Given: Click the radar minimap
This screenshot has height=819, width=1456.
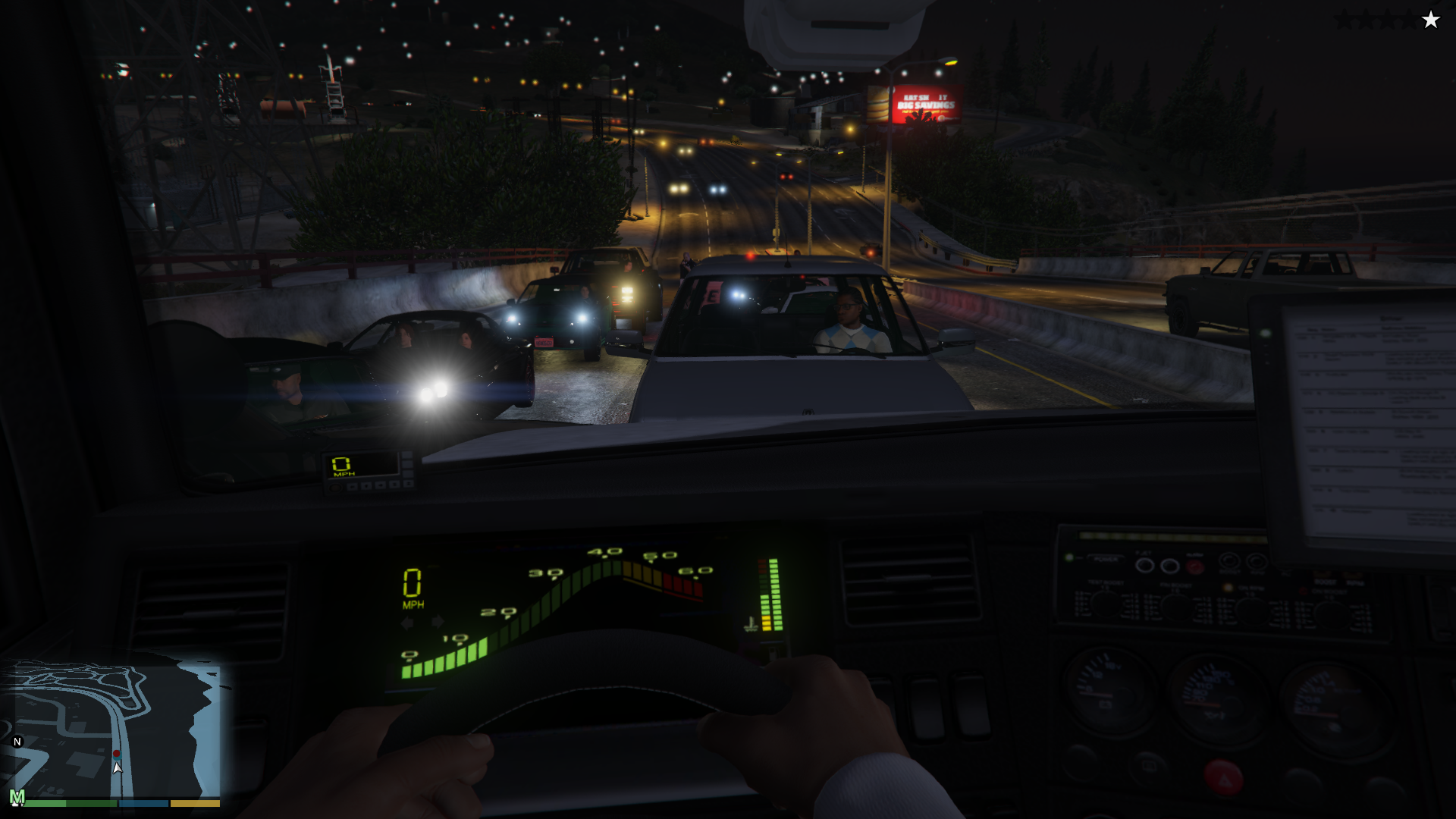Looking at the screenshot, I should click(x=114, y=728).
